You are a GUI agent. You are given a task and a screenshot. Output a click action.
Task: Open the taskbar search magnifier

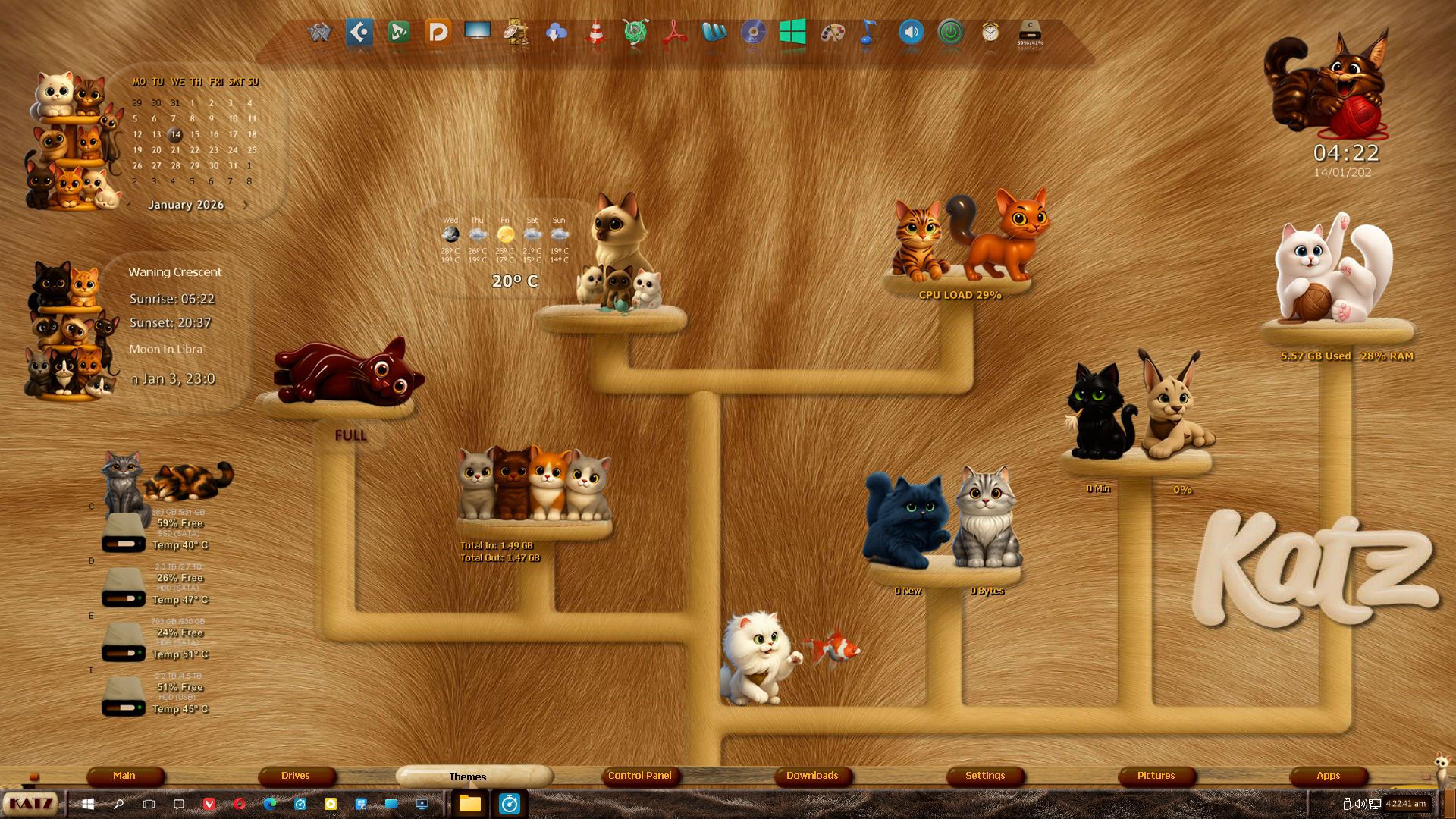pyautogui.click(x=118, y=804)
